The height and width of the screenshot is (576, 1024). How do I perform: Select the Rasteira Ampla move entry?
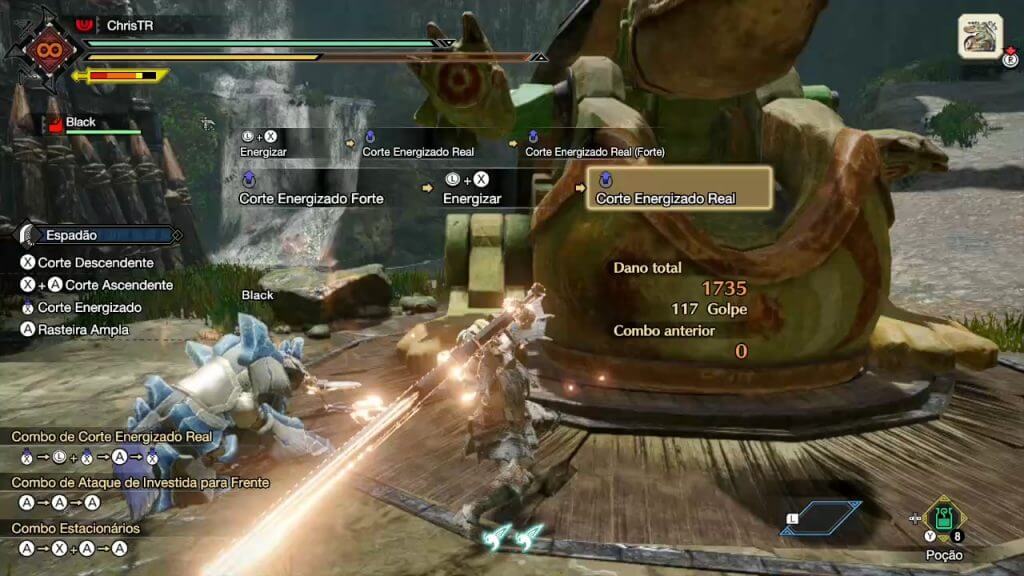82,329
